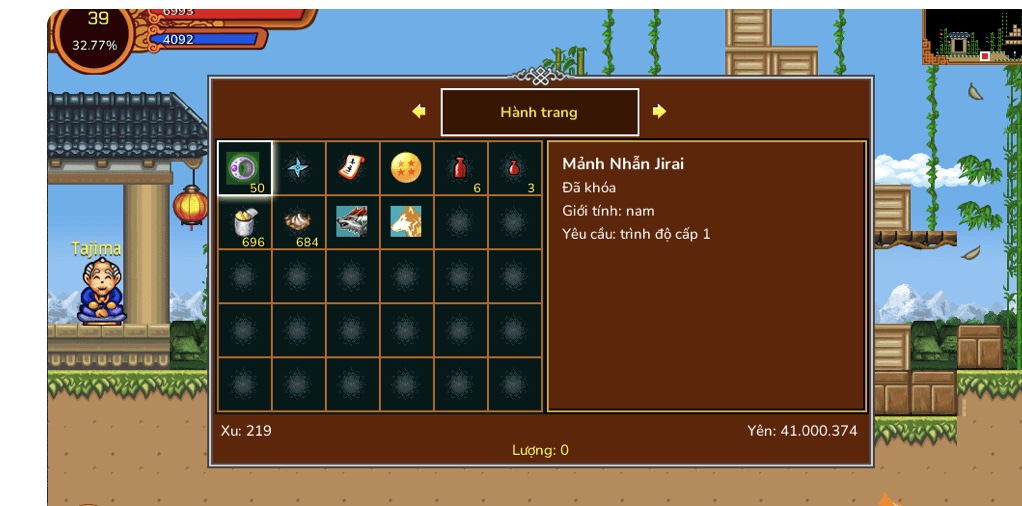This screenshot has width=1022, height=506.
Task: Select the four-star orange ball
Action: pos(406,168)
